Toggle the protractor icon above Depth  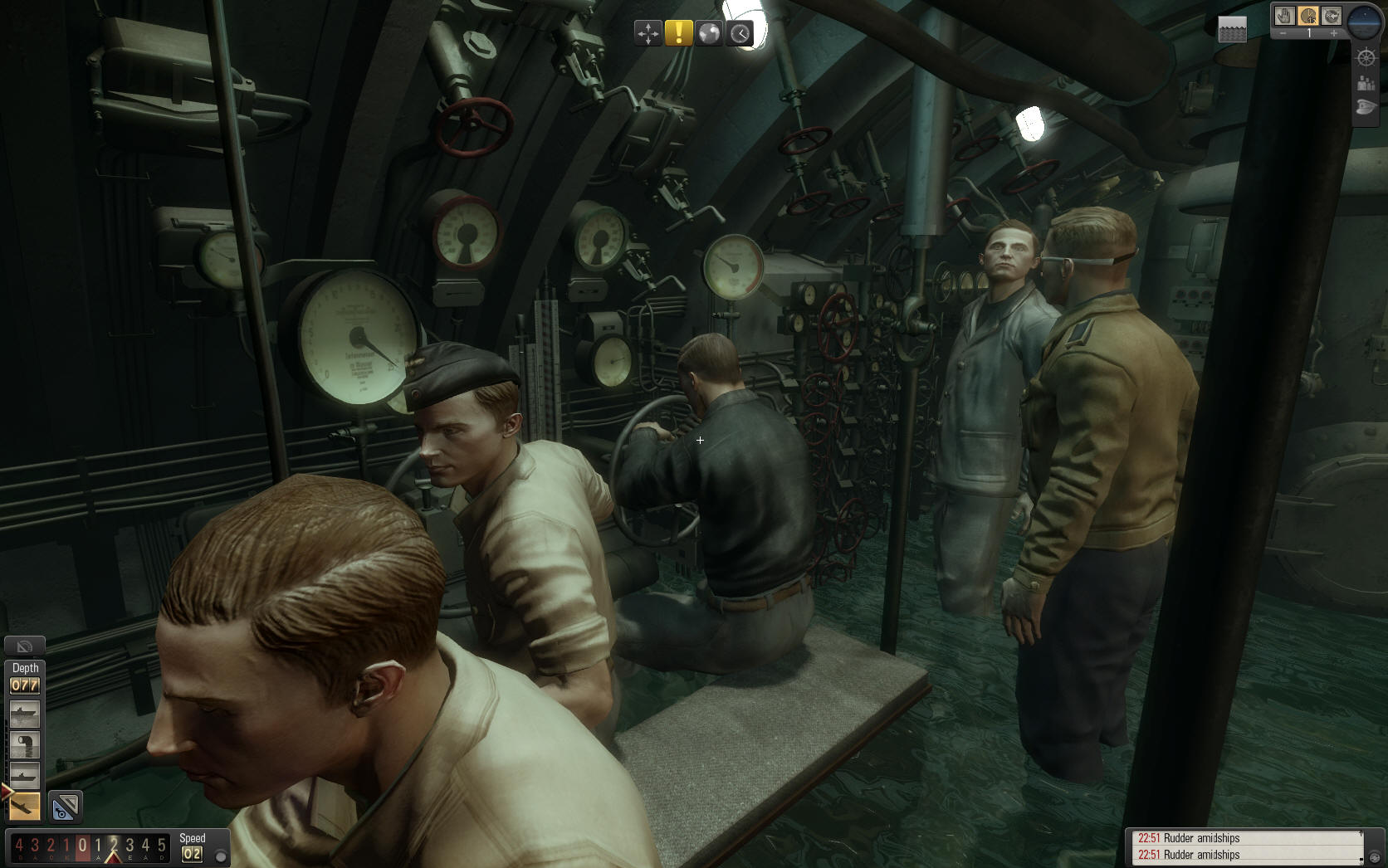pos(24,646)
